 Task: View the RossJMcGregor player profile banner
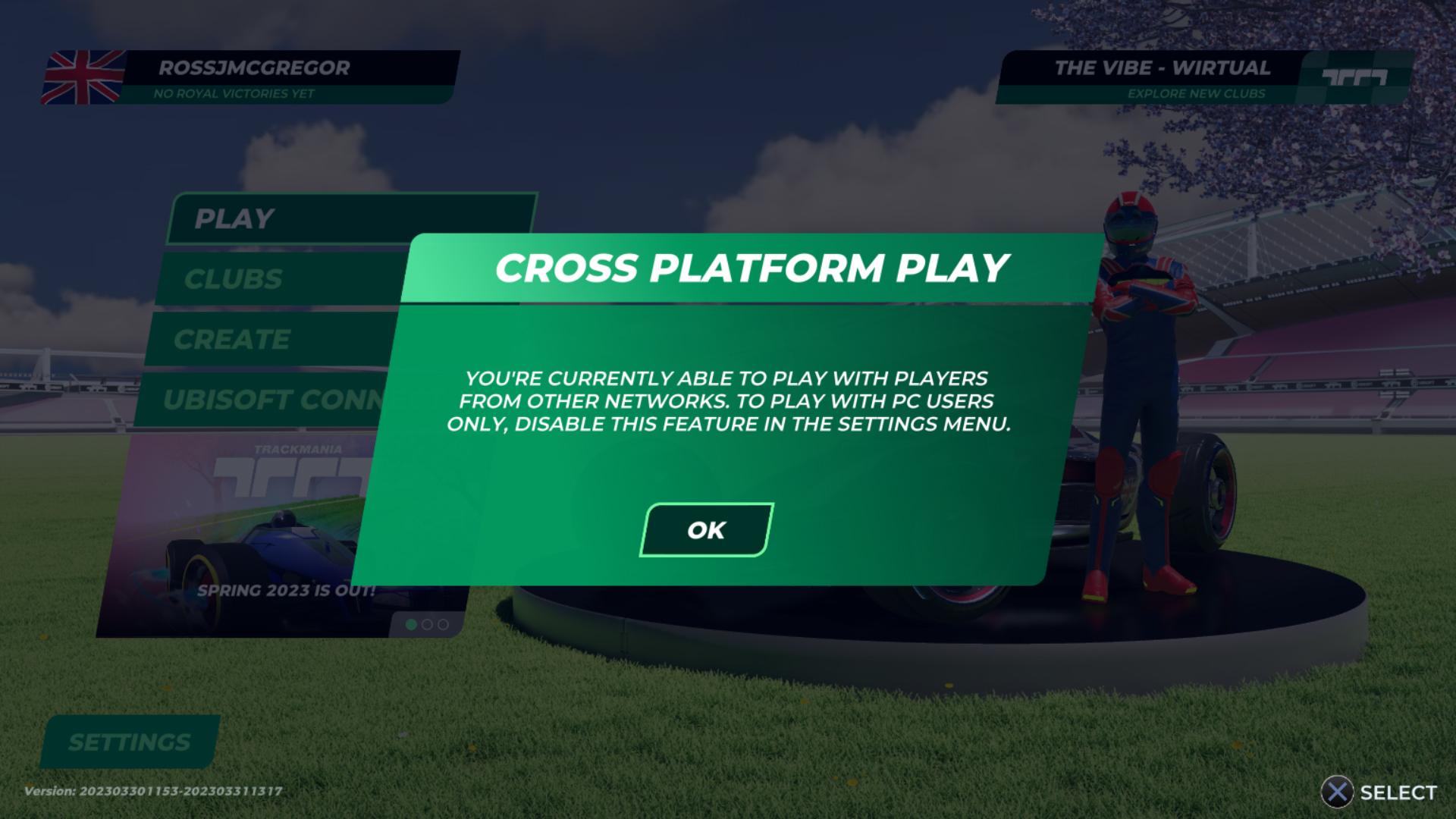pyautogui.click(x=250, y=77)
